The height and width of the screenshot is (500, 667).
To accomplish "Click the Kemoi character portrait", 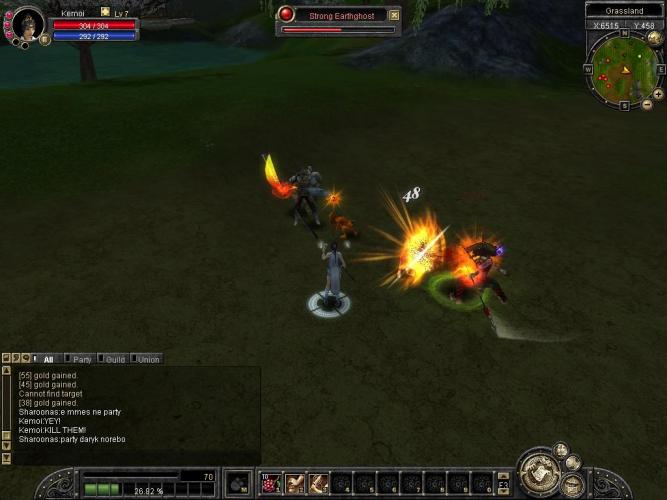I will click(26, 23).
